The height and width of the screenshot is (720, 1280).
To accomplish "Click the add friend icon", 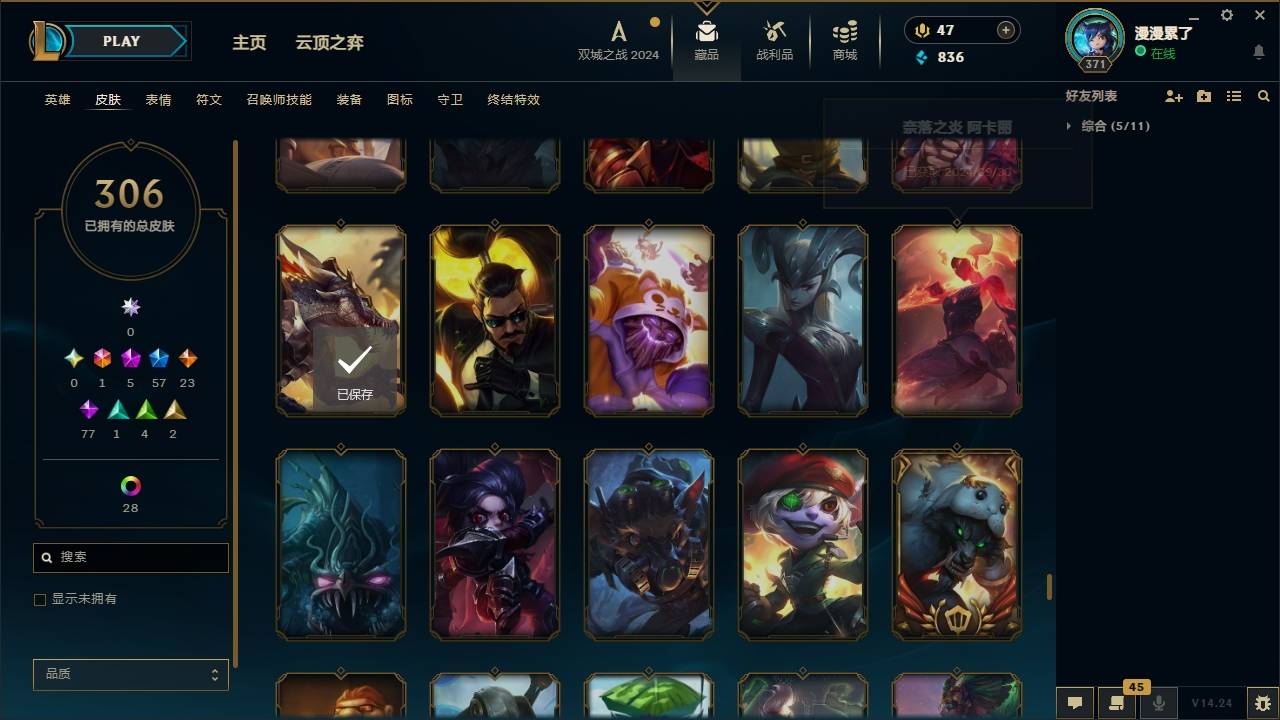I will coord(1174,96).
